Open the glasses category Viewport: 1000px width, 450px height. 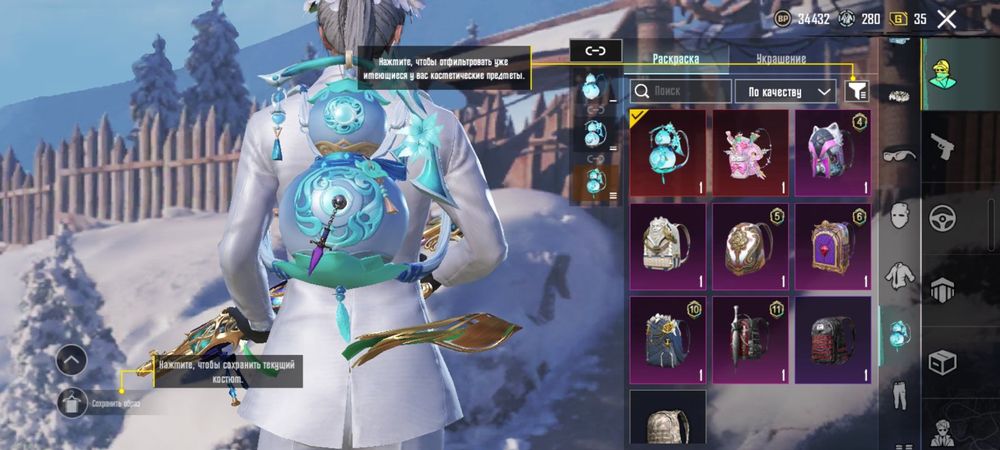tap(899, 155)
